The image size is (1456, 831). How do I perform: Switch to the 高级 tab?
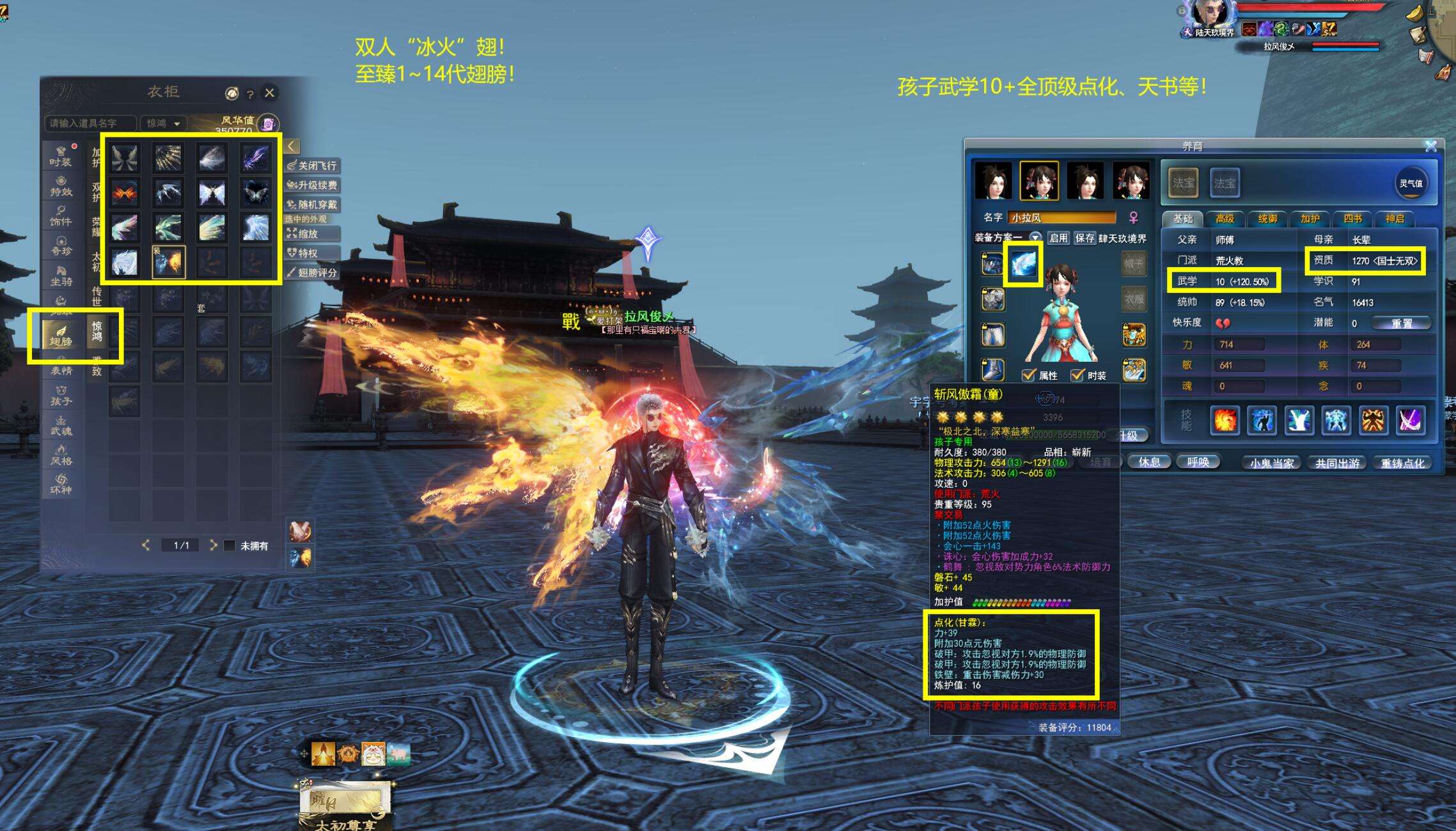pos(1225,219)
